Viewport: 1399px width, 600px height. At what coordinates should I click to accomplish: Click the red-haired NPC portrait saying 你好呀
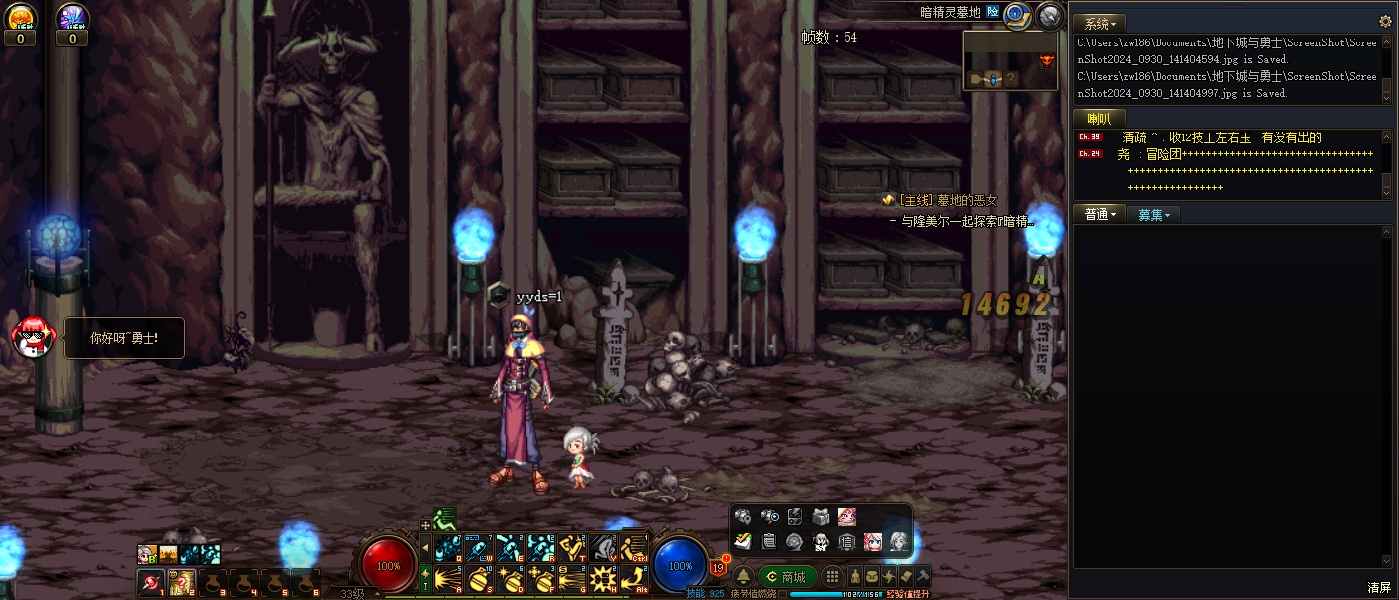(32, 337)
